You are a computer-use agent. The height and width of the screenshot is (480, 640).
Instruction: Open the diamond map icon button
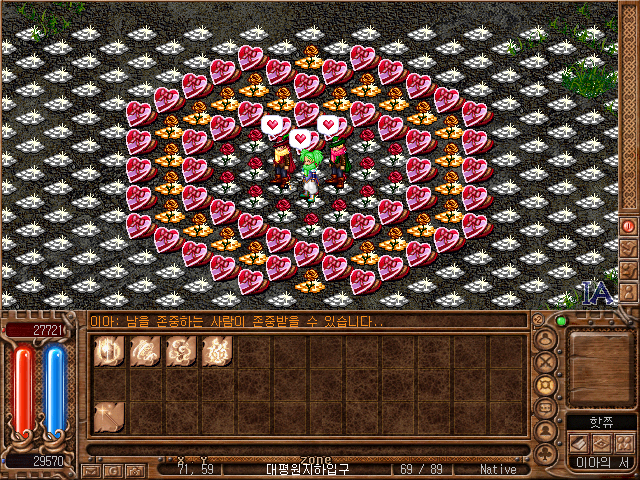[x=600, y=442]
